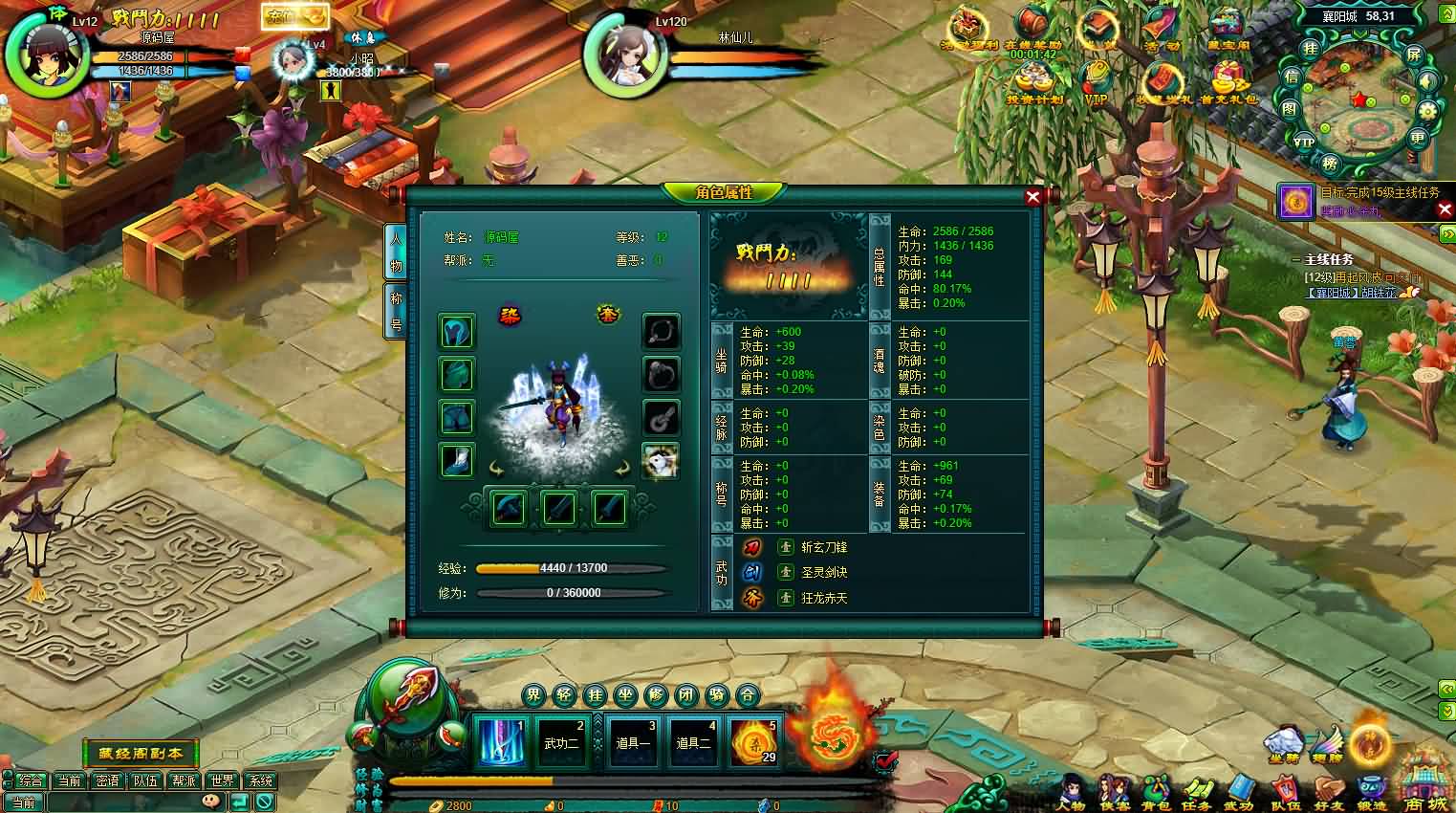The height and width of the screenshot is (813, 1456).
Task: Collapse the 主线任务 quest tracker chevron
Action: tap(1297, 258)
